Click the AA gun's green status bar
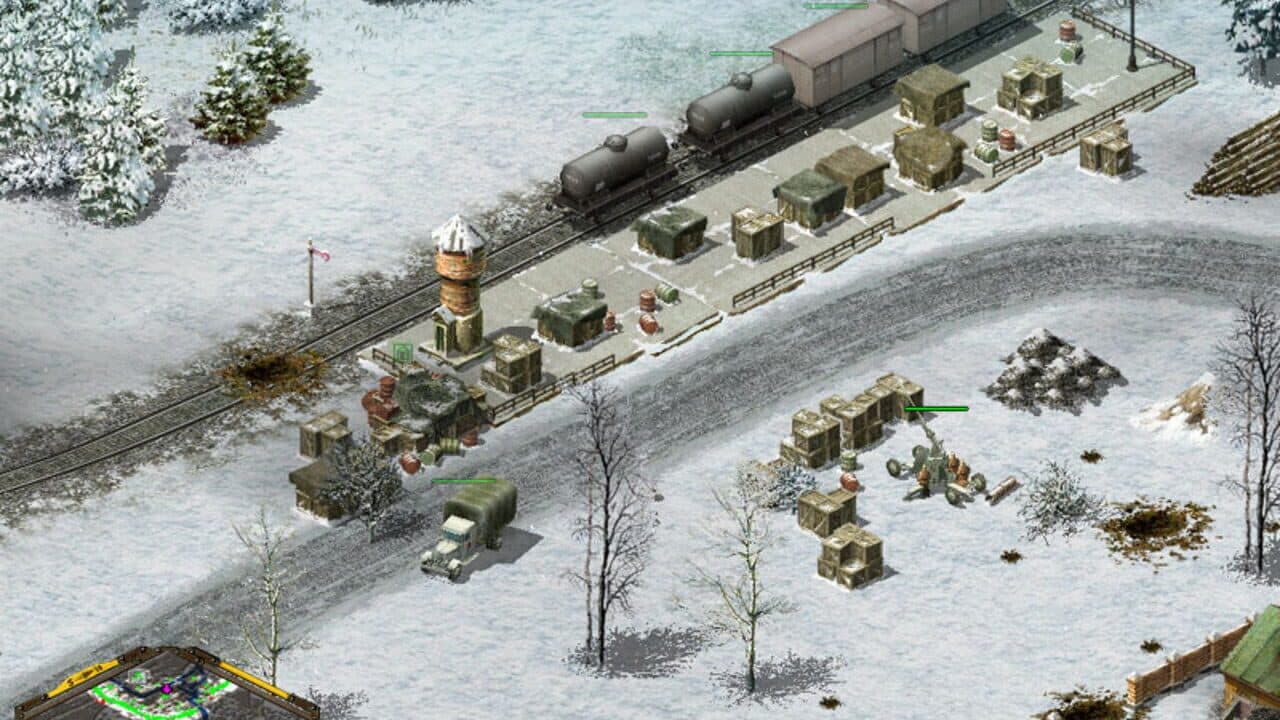 (x=935, y=408)
